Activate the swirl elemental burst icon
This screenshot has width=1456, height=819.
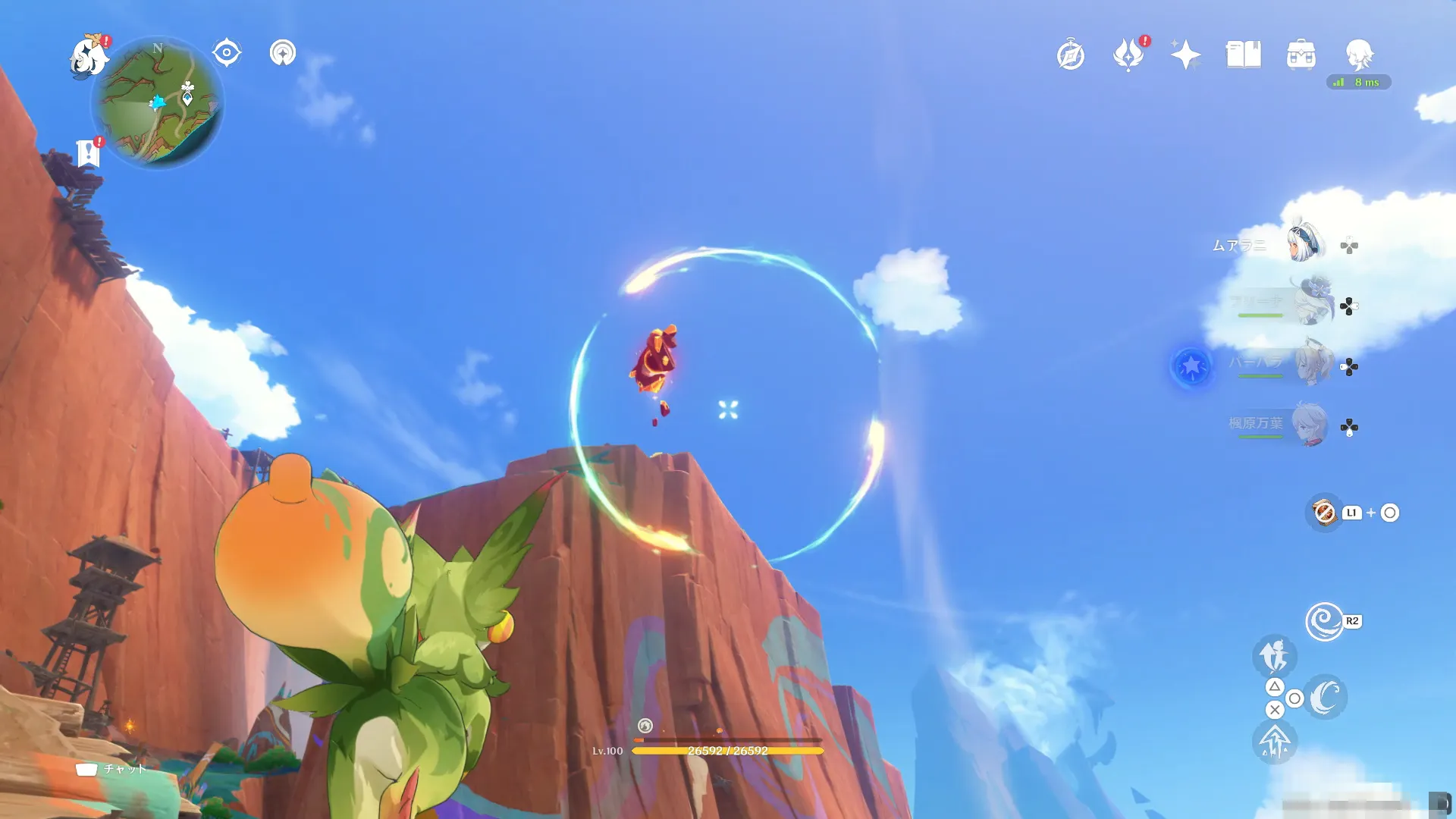pos(1324,622)
